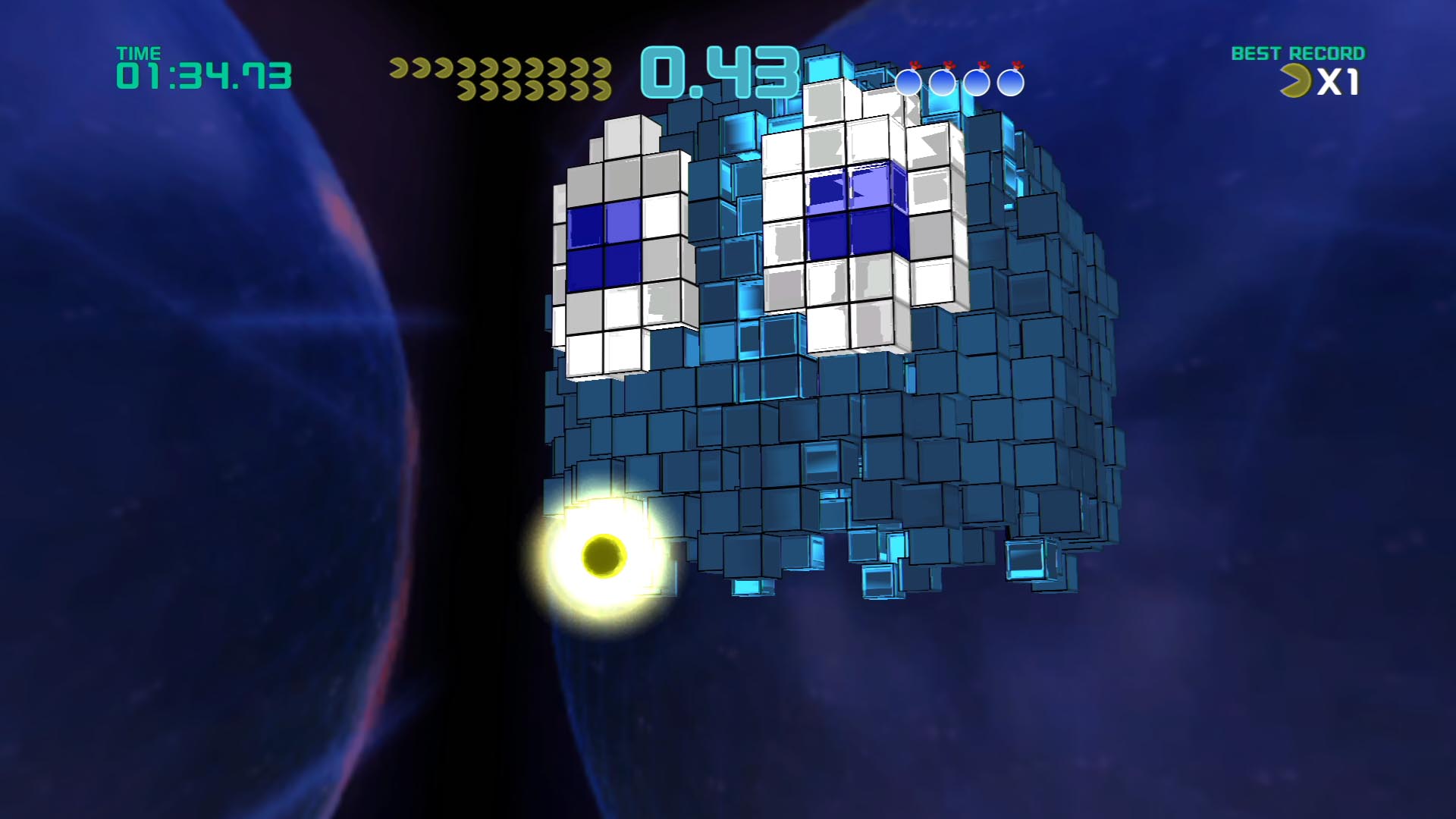
Task: Click the Pac-Man icon starting the second row
Action: 466,91
